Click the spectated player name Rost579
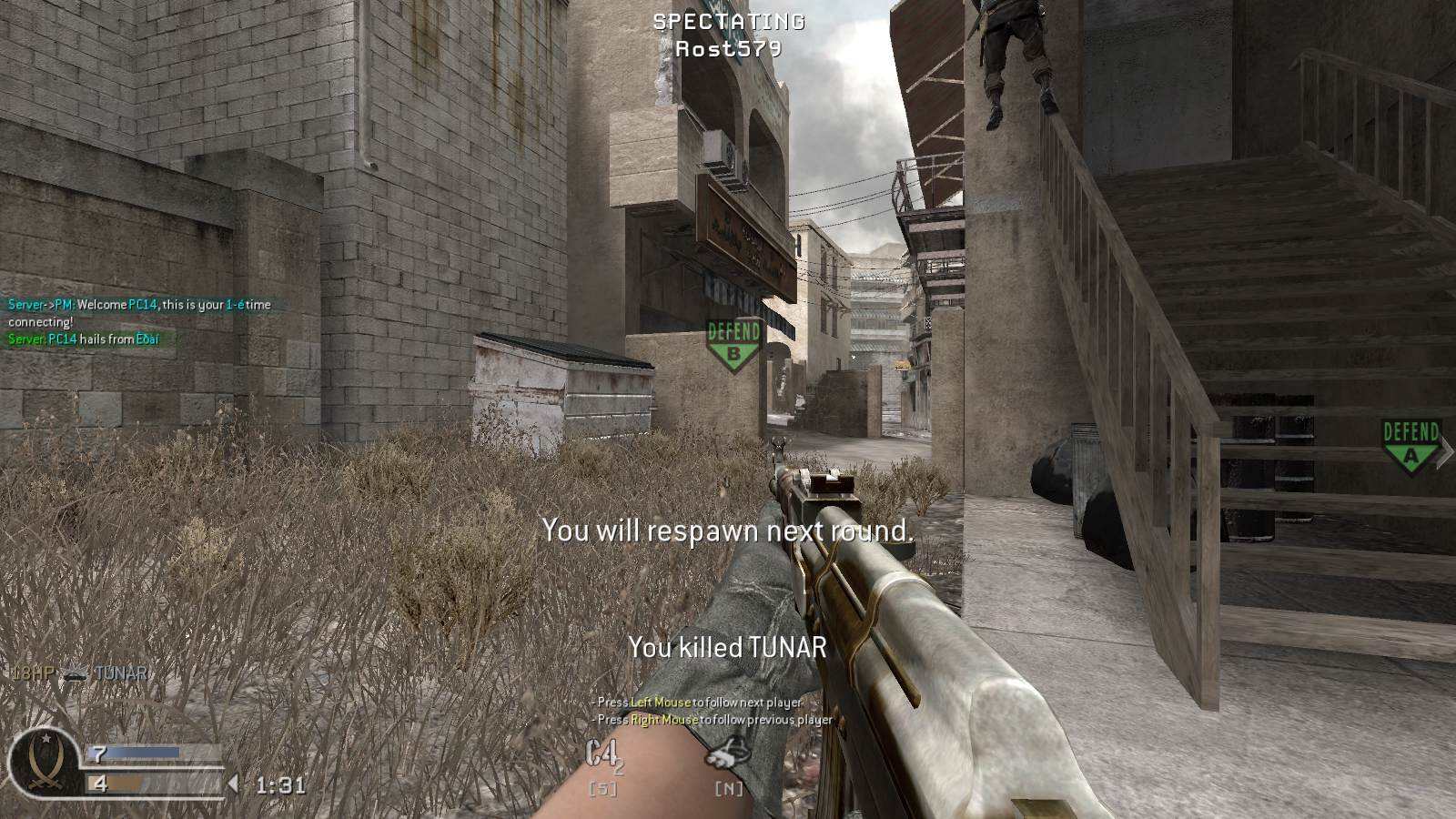Image resolution: width=1456 pixels, height=819 pixels. pos(727,50)
